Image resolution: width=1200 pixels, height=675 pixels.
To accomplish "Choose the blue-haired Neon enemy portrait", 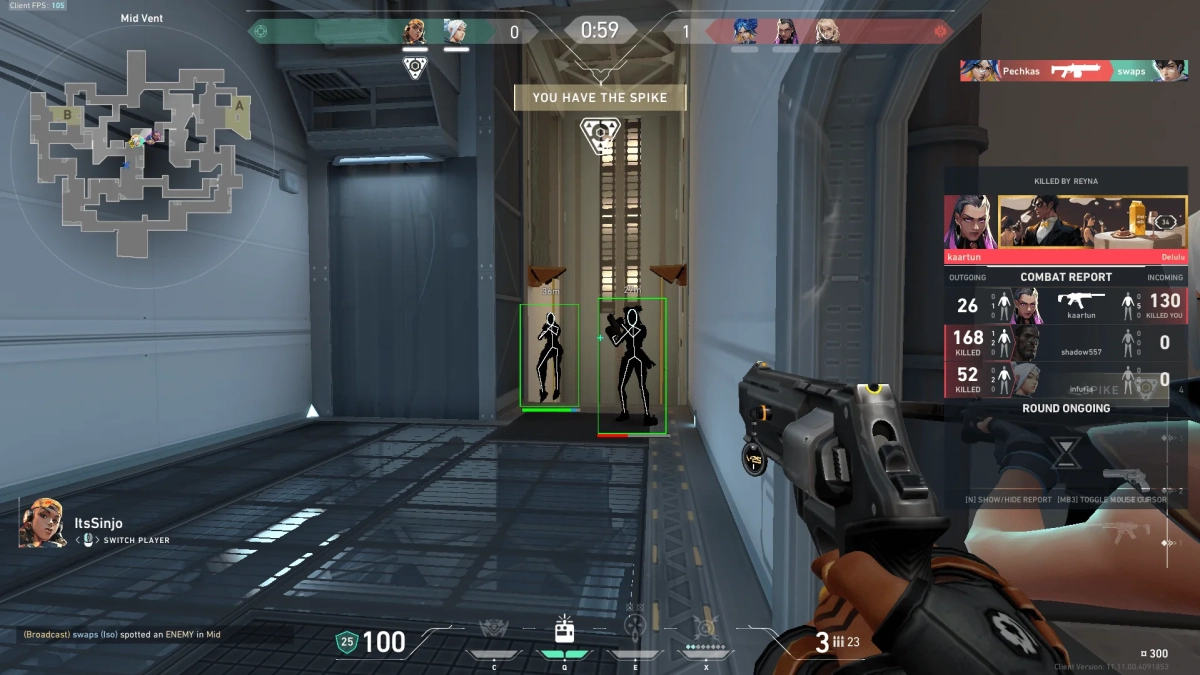I will coord(744,32).
